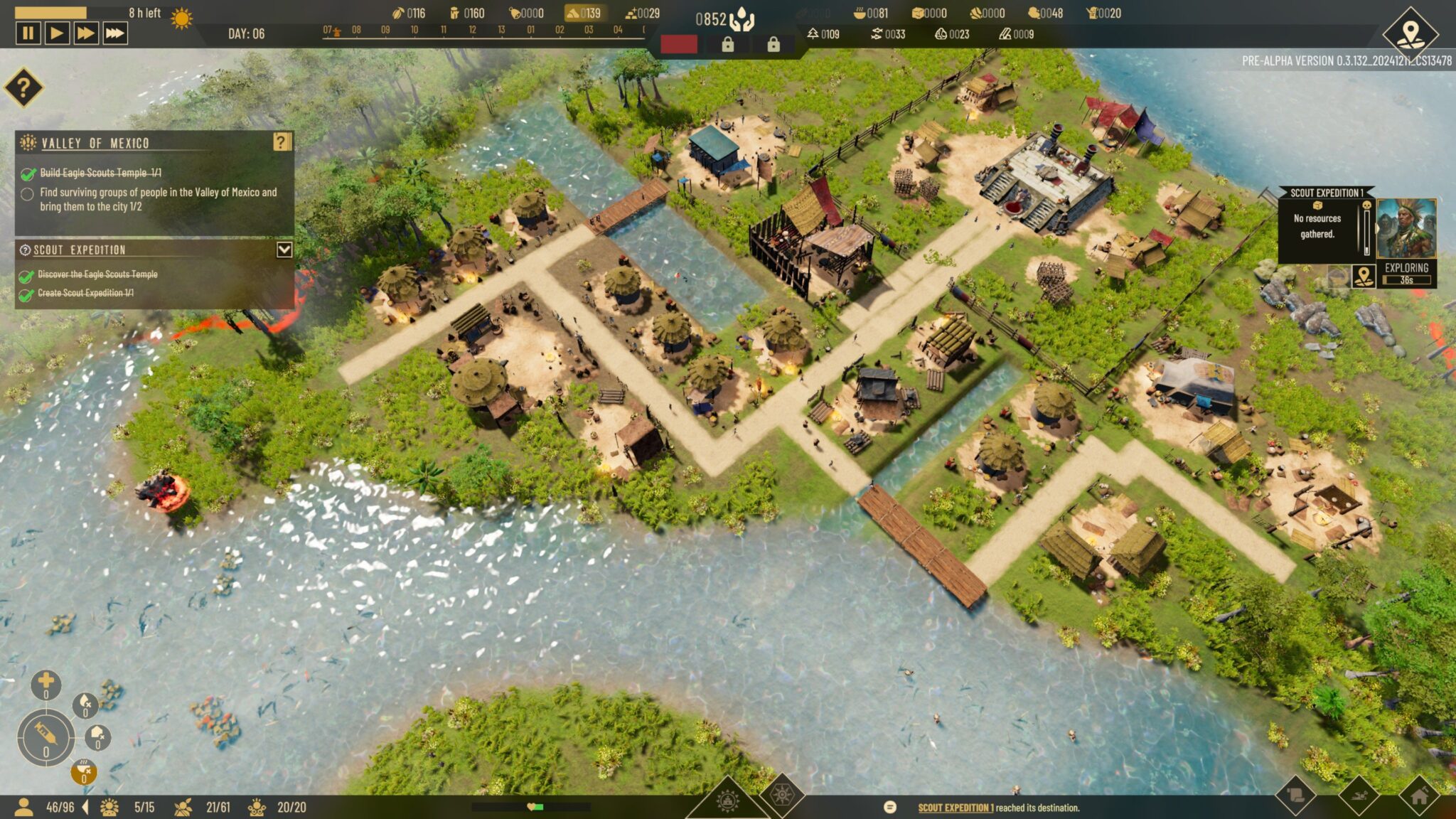Click the Scout Expedition 1 notification link

[956, 807]
